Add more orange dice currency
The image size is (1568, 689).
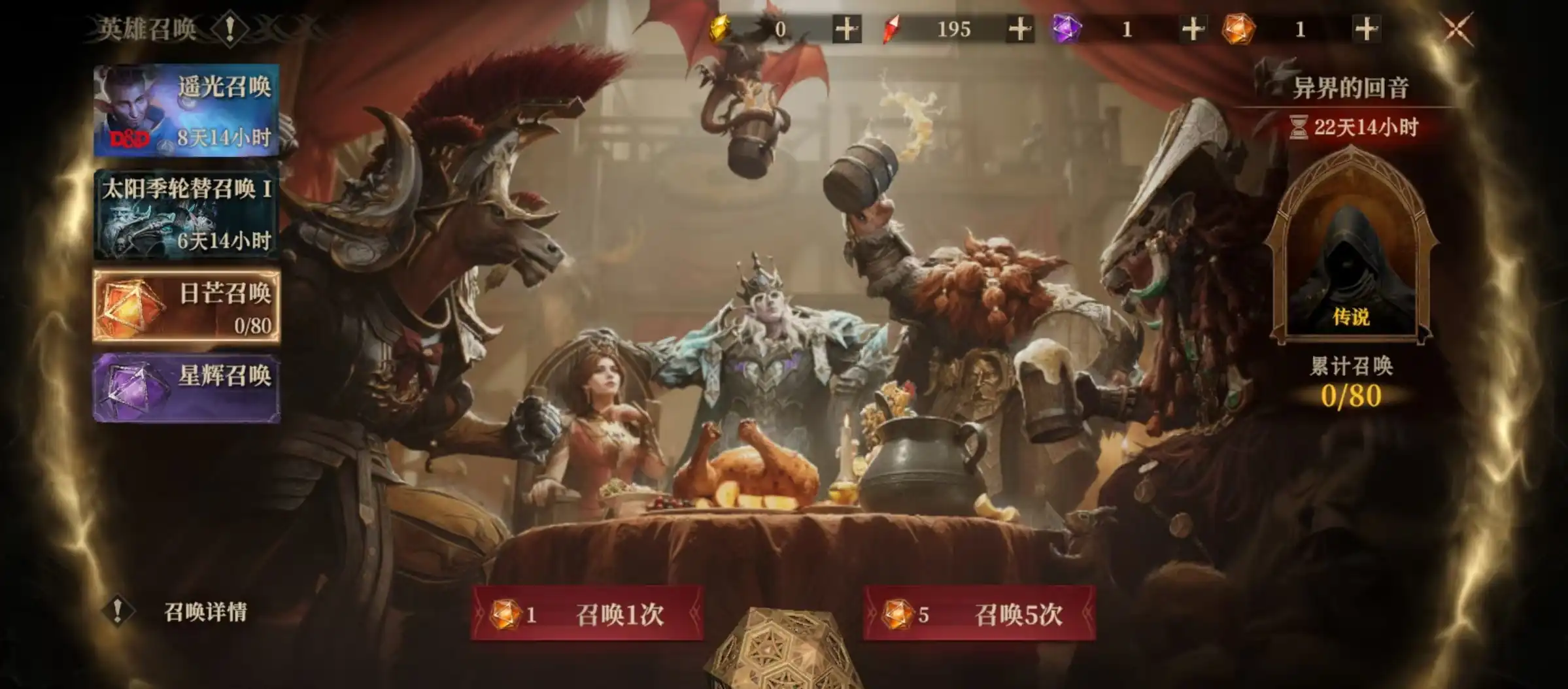[1366, 29]
